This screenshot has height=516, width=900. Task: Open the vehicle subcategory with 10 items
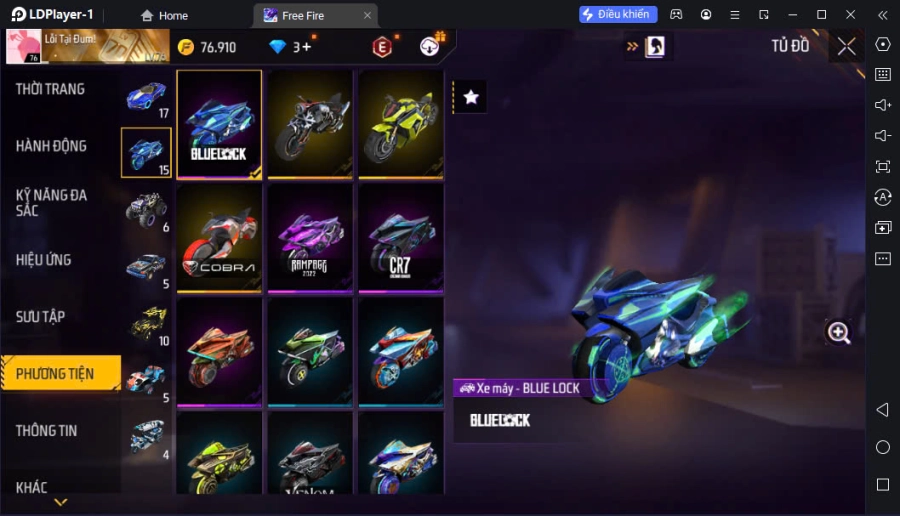[147, 324]
